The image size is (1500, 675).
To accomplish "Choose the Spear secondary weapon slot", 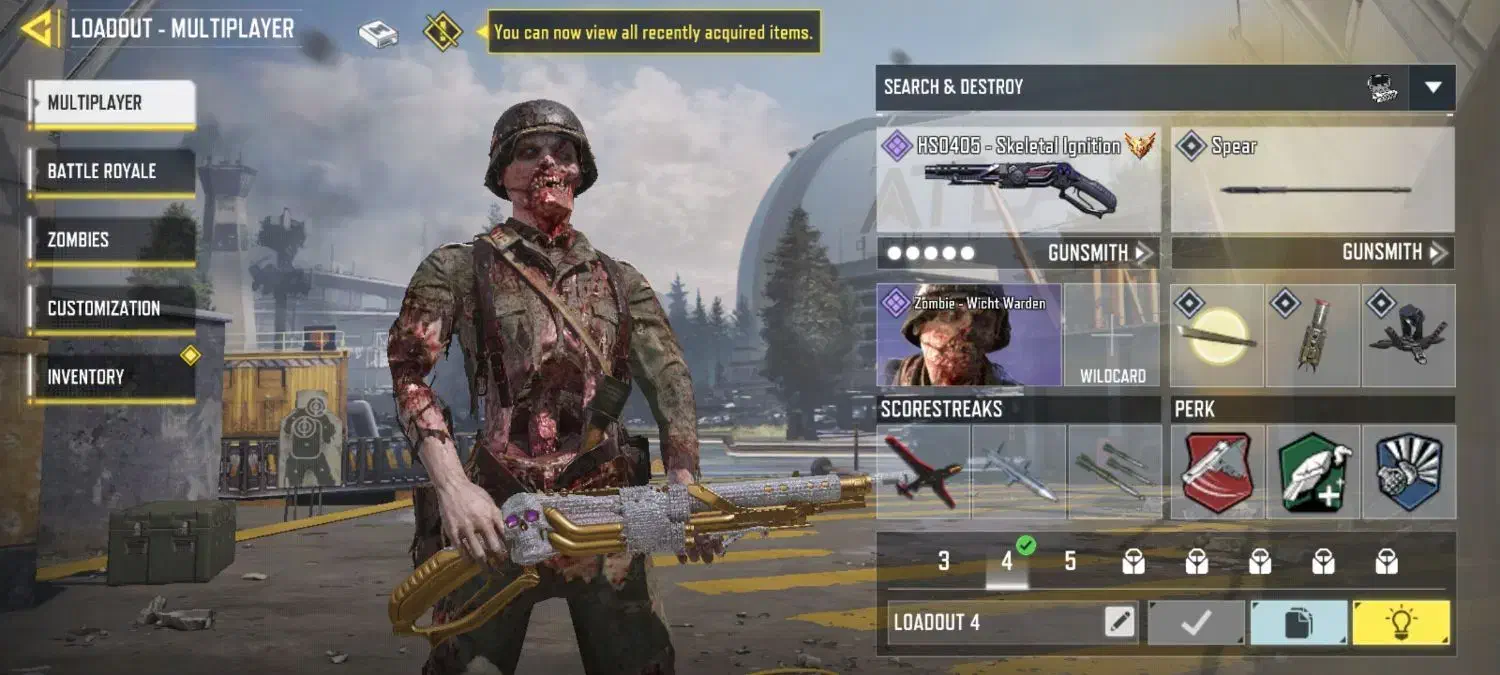I will click(x=1312, y=180).
